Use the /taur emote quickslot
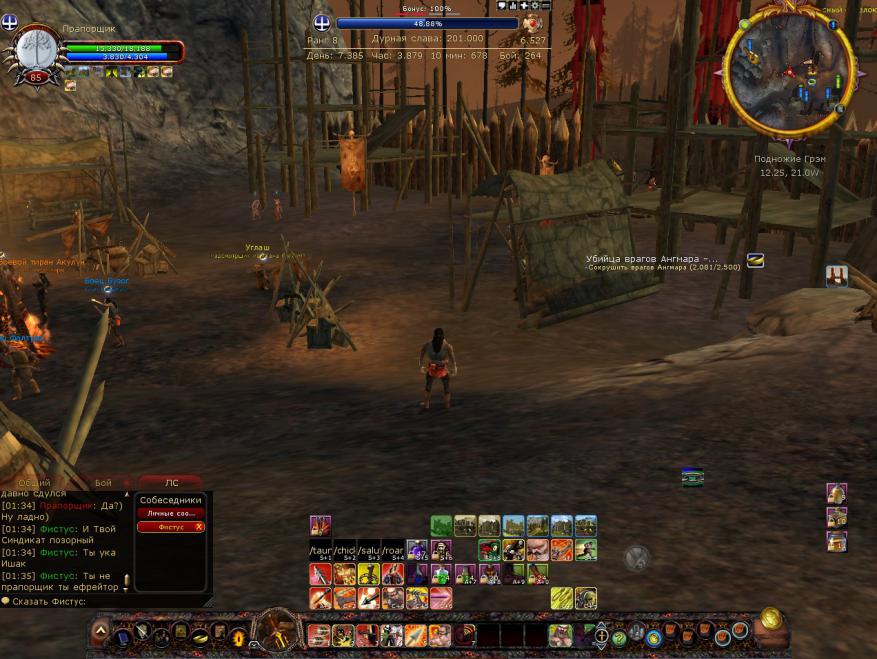Viewport: 877px width, 659px height. click(x=320, y=550)
